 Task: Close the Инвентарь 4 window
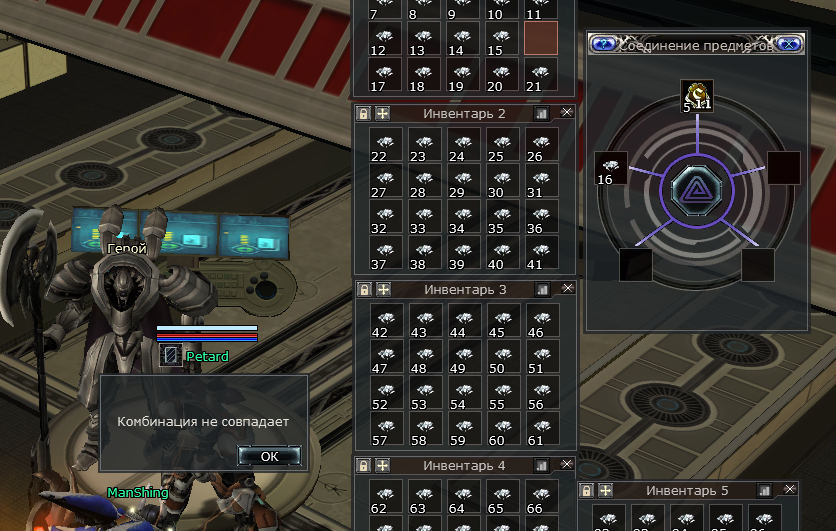(x=567, y=465)
